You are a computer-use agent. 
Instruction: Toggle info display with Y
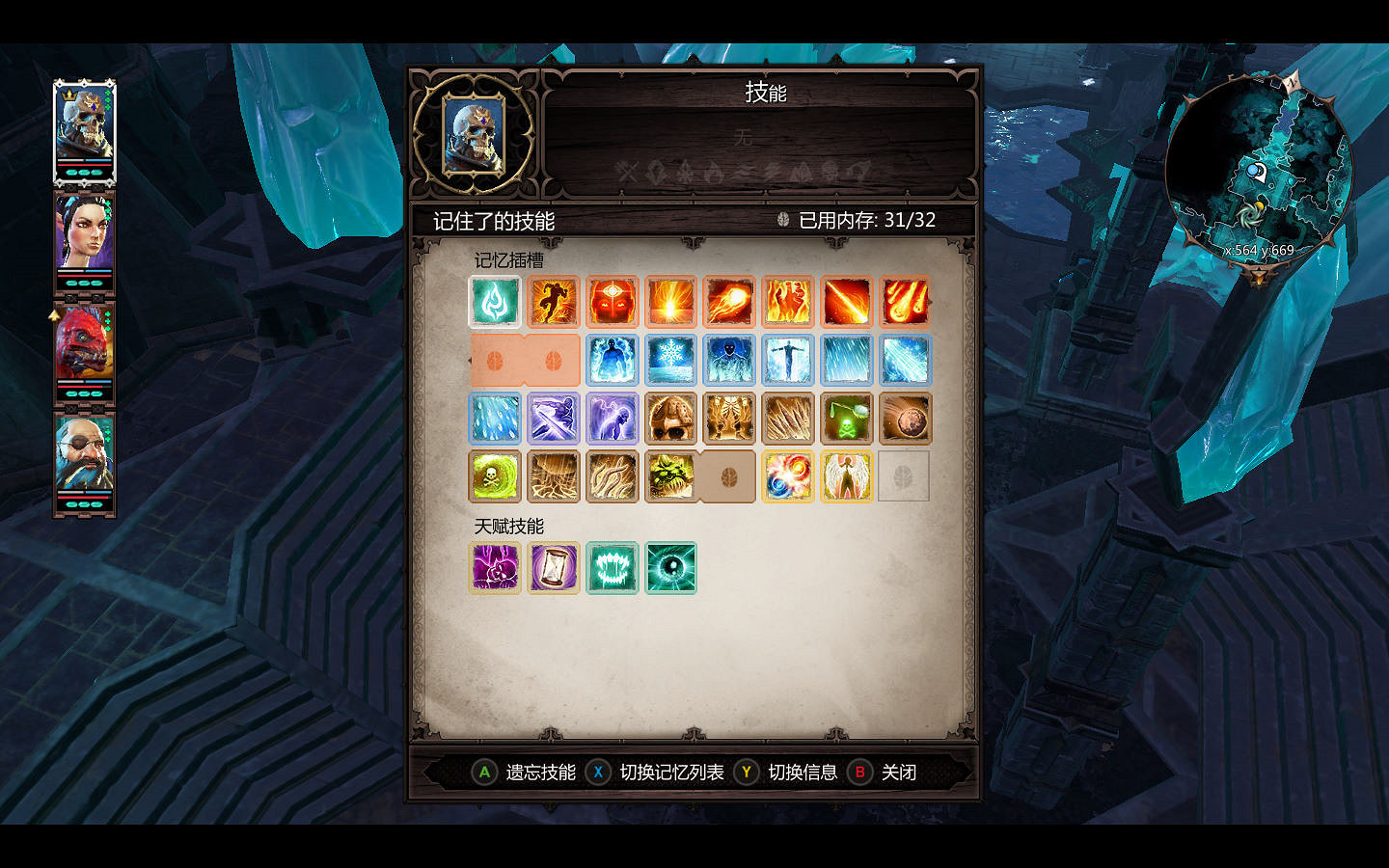783,772
